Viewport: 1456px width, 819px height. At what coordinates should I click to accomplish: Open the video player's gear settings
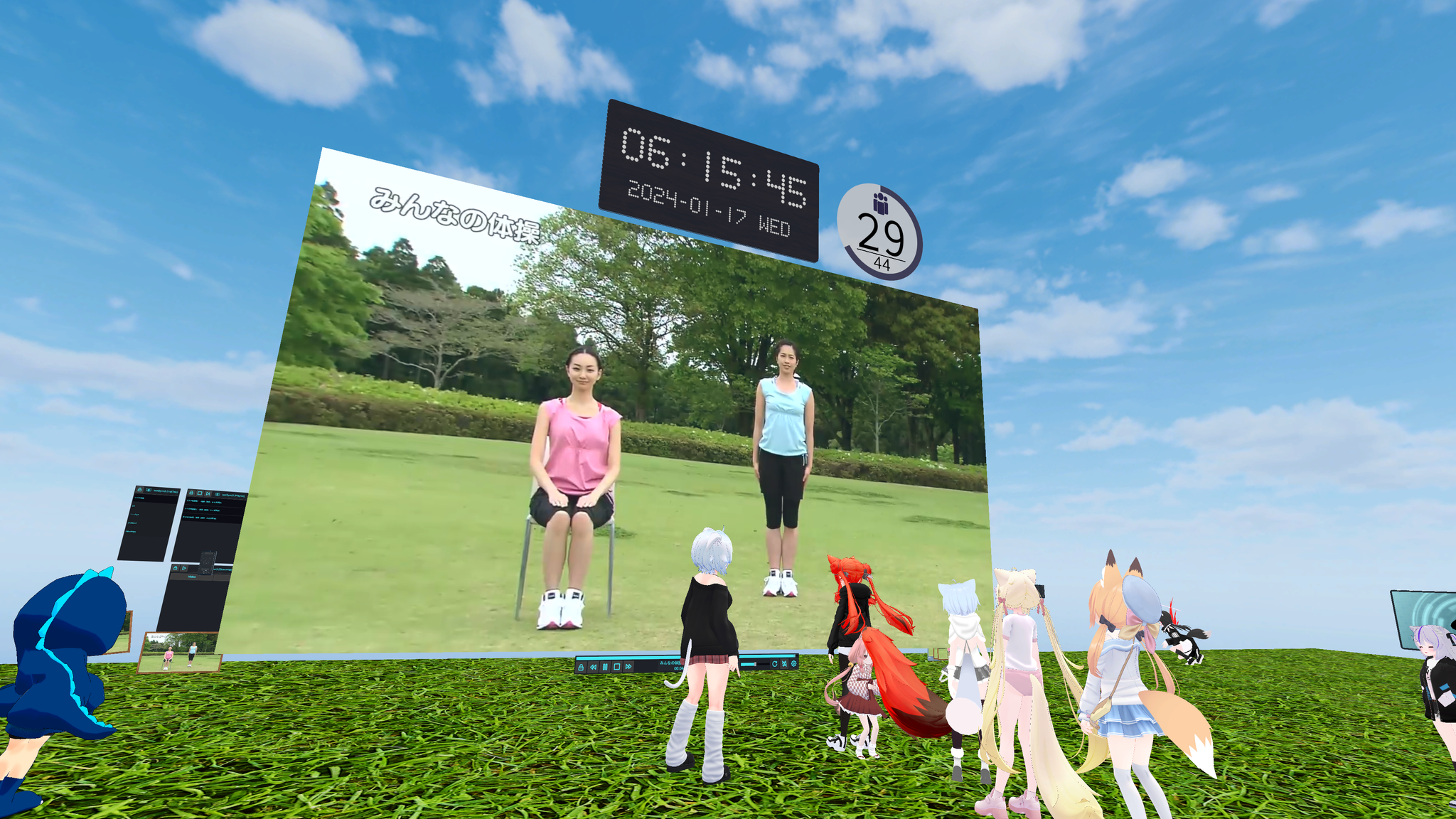pos(793,664)
